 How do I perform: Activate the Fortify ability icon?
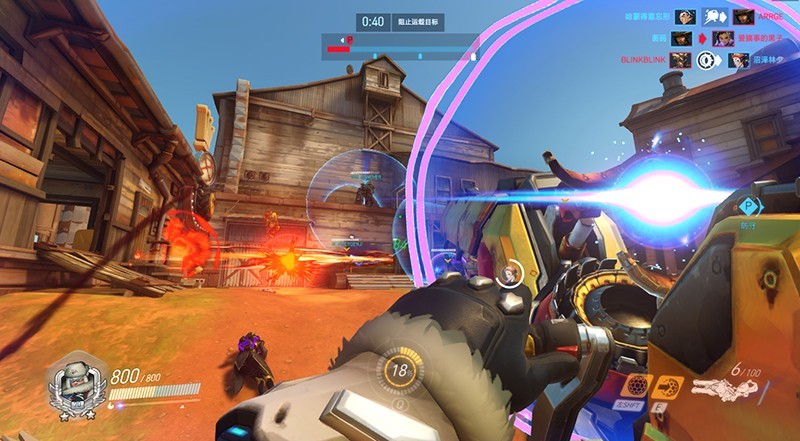click(x=634, y=386)
